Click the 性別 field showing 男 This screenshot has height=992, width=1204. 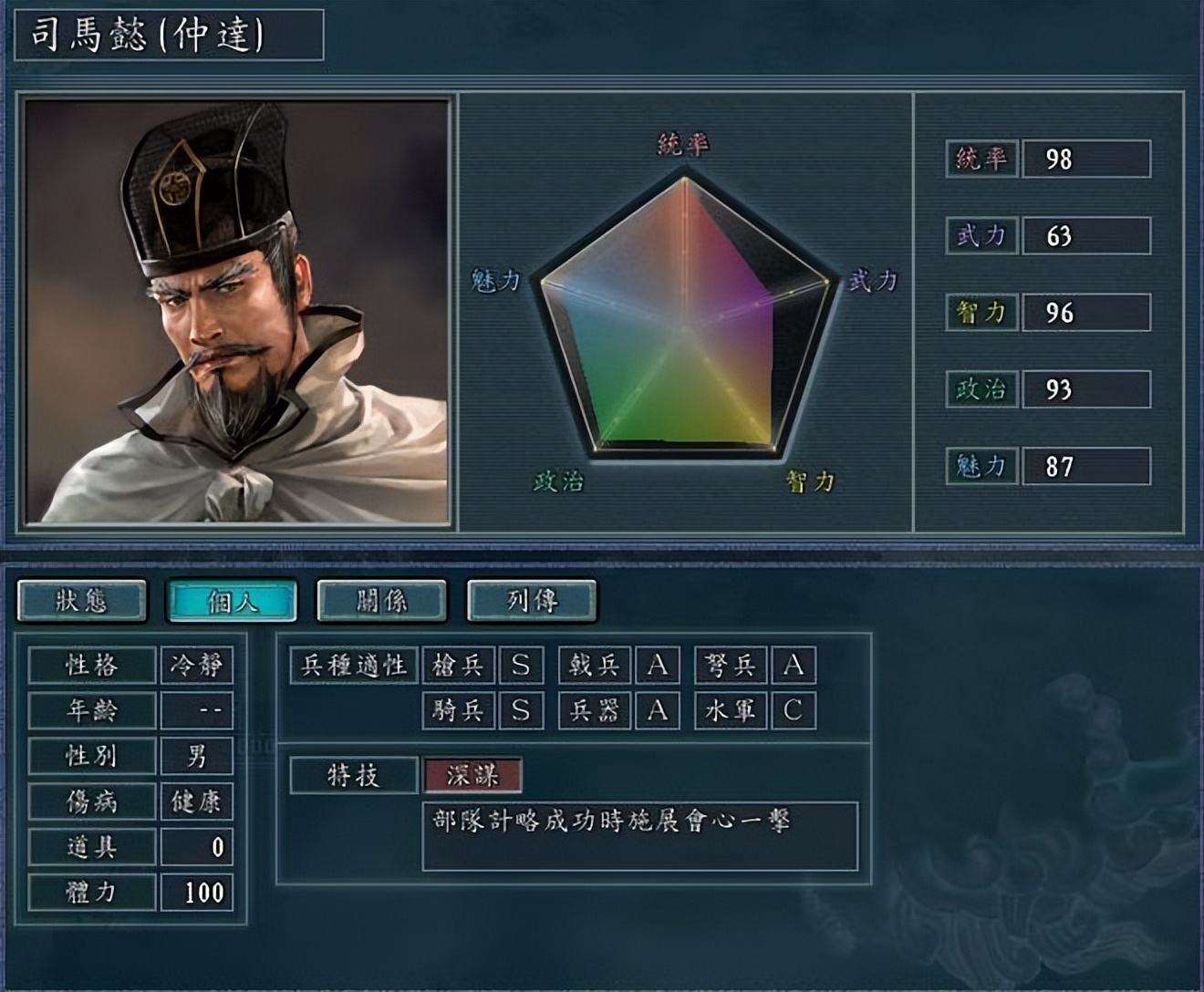coord(196,756)
